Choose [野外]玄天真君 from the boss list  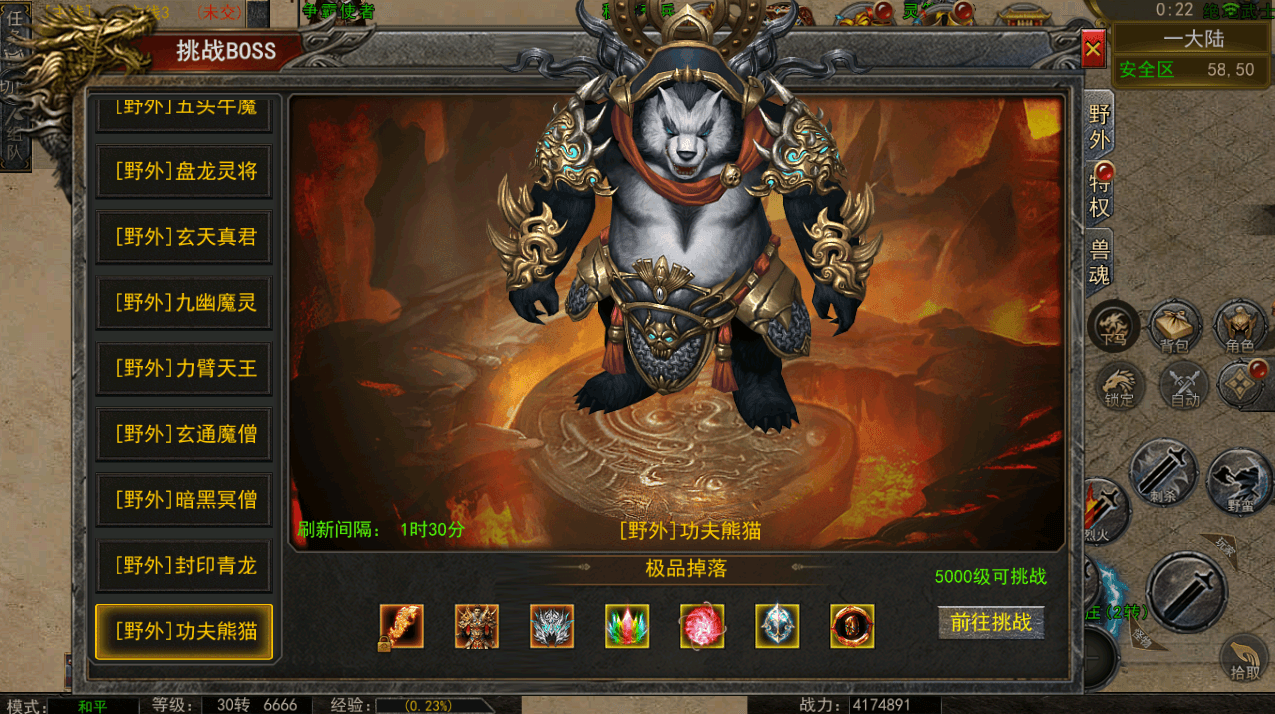[x=185, y=237]
